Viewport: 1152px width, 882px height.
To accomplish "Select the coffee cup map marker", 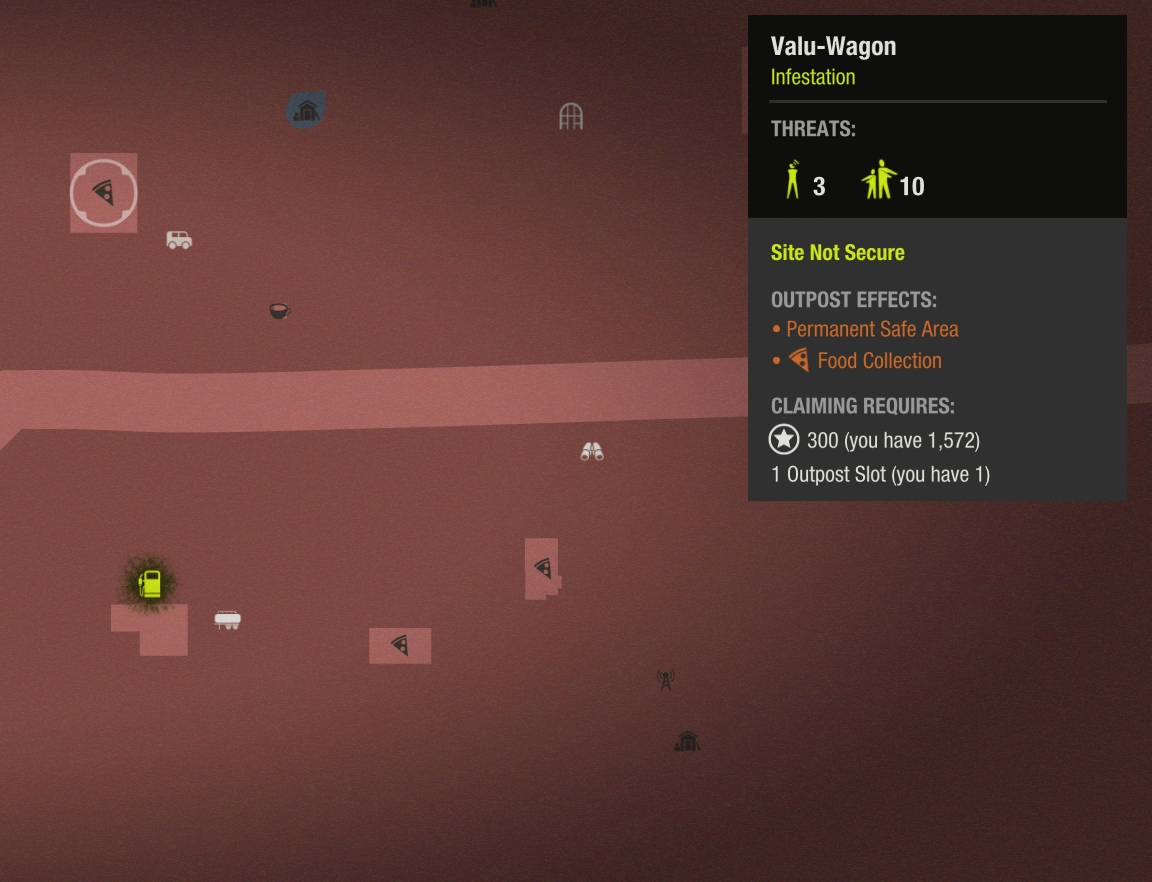I will (279, 312).
